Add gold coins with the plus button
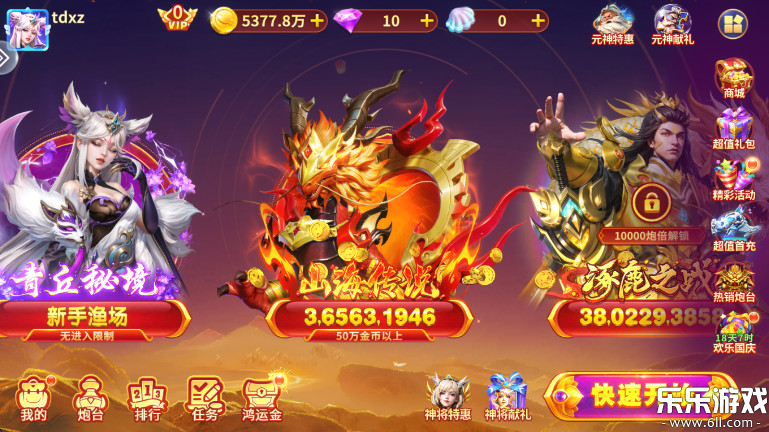 (x=317, y=20)
